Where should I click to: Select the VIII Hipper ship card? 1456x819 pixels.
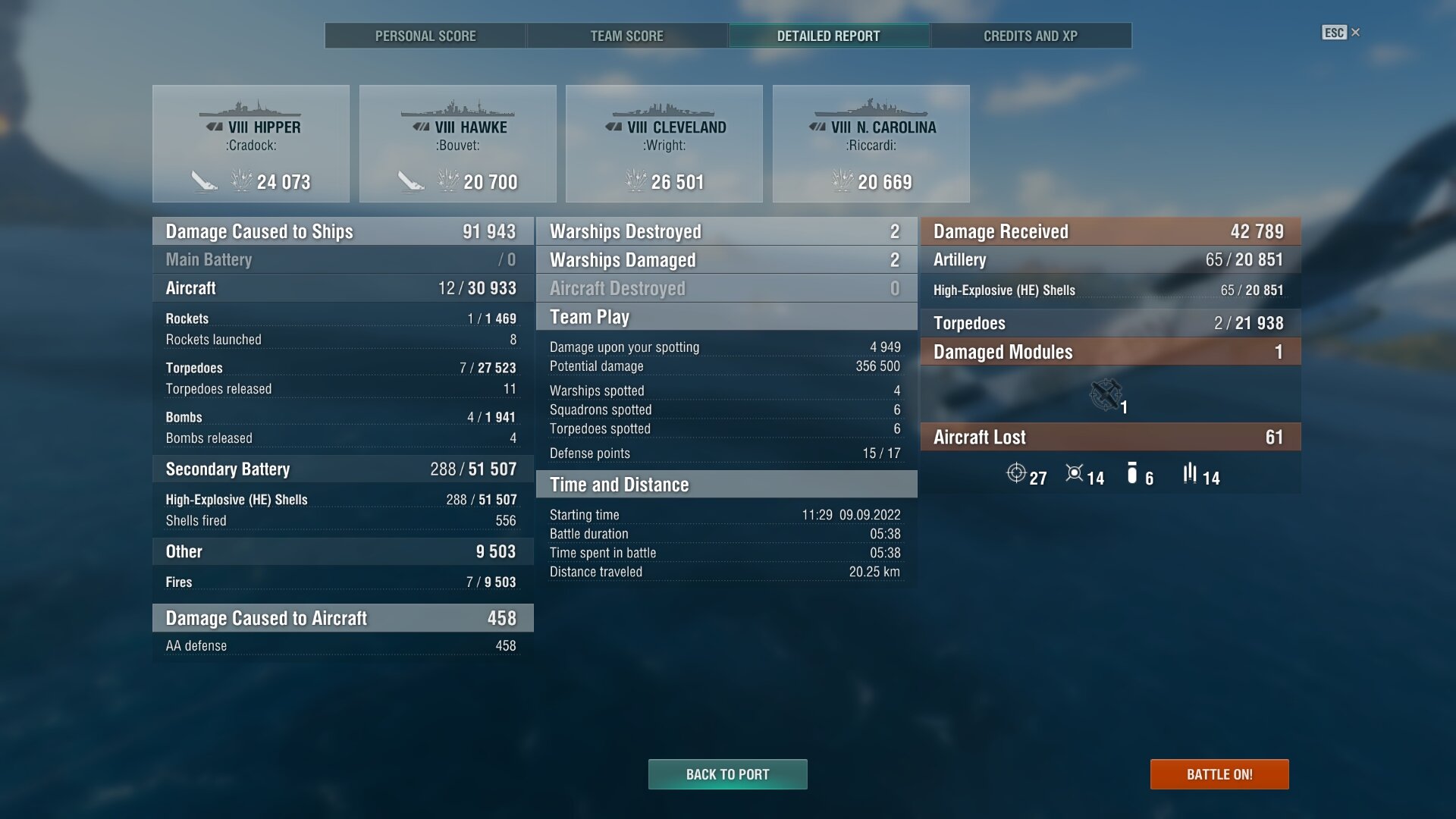point(251,144)
